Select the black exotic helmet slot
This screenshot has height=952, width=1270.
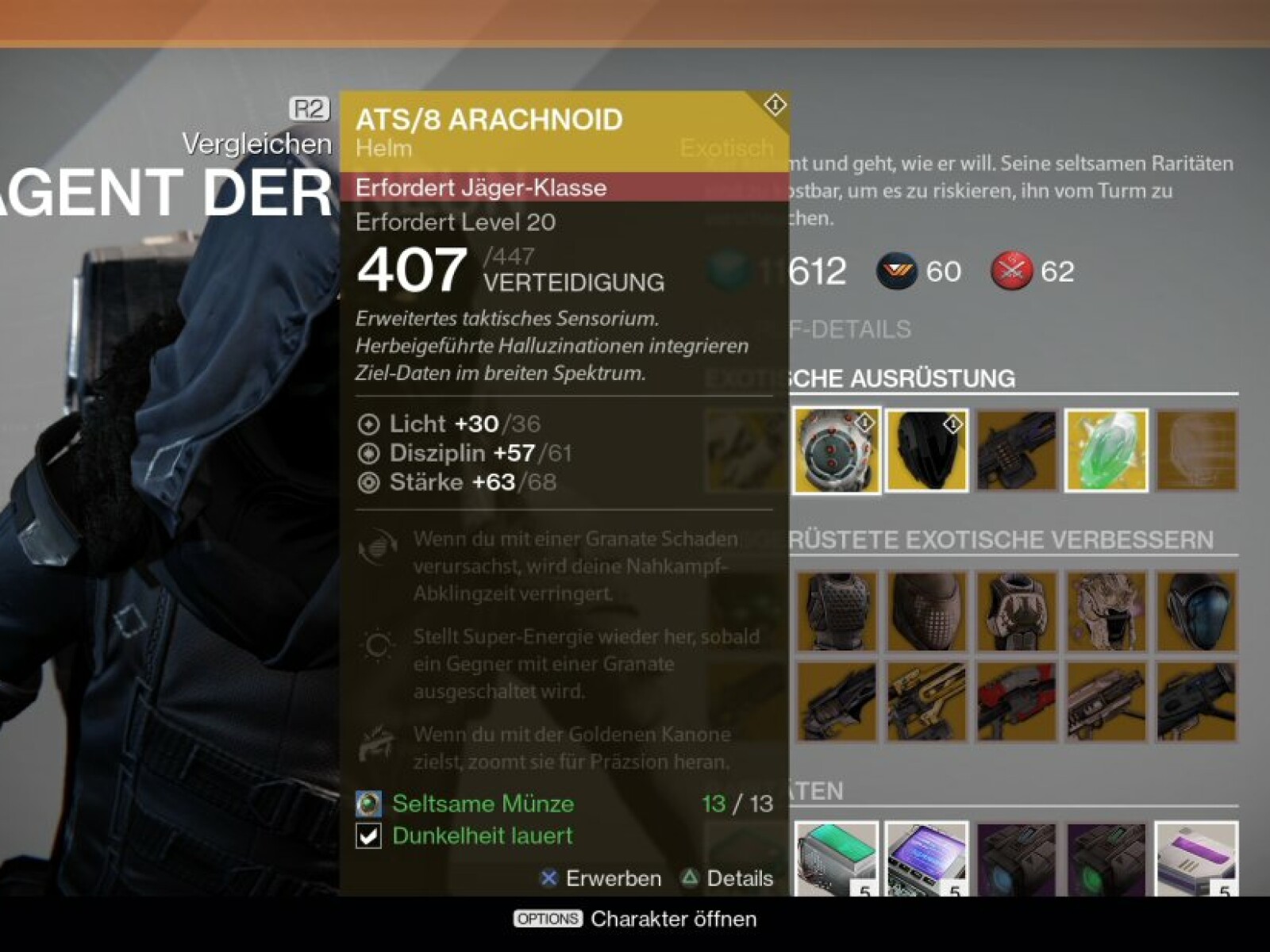[926, 450]
